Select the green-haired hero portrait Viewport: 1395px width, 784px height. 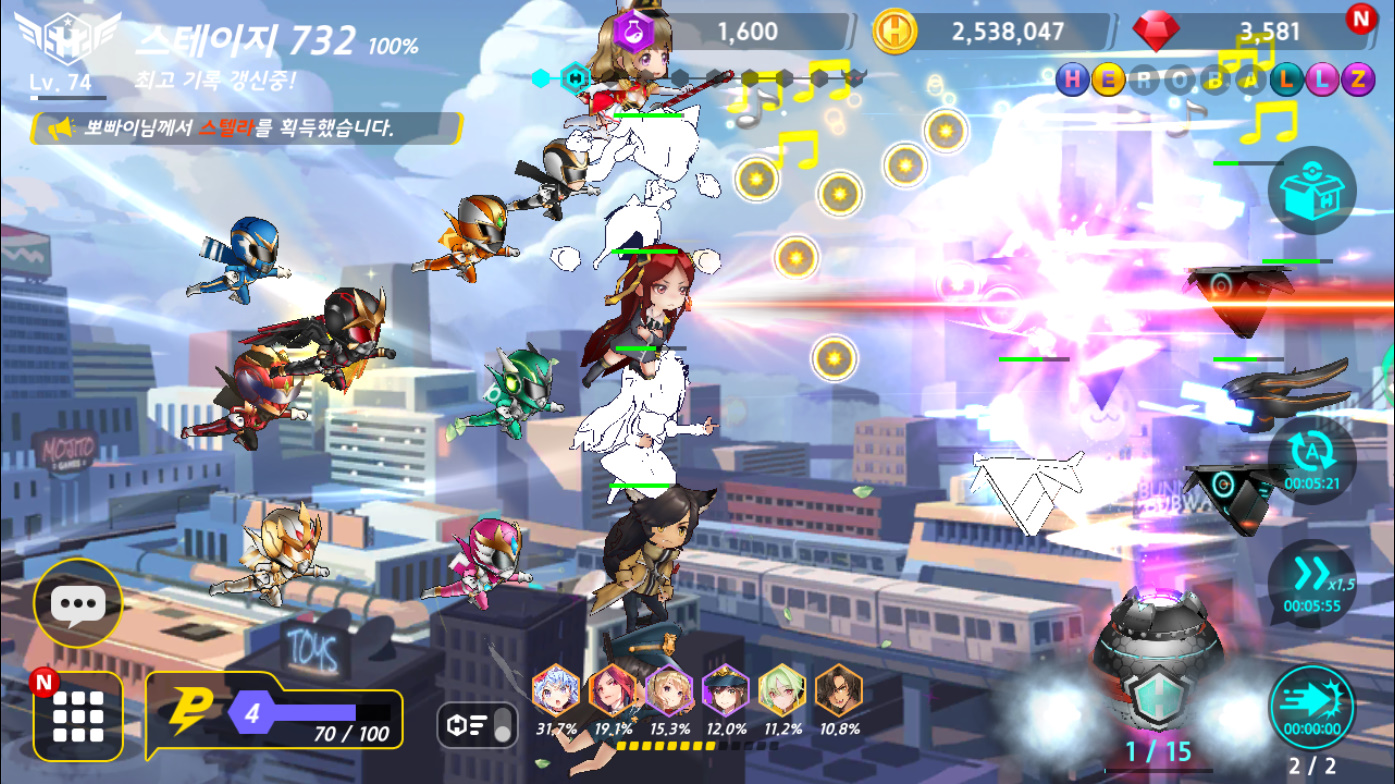coord(782,690)
